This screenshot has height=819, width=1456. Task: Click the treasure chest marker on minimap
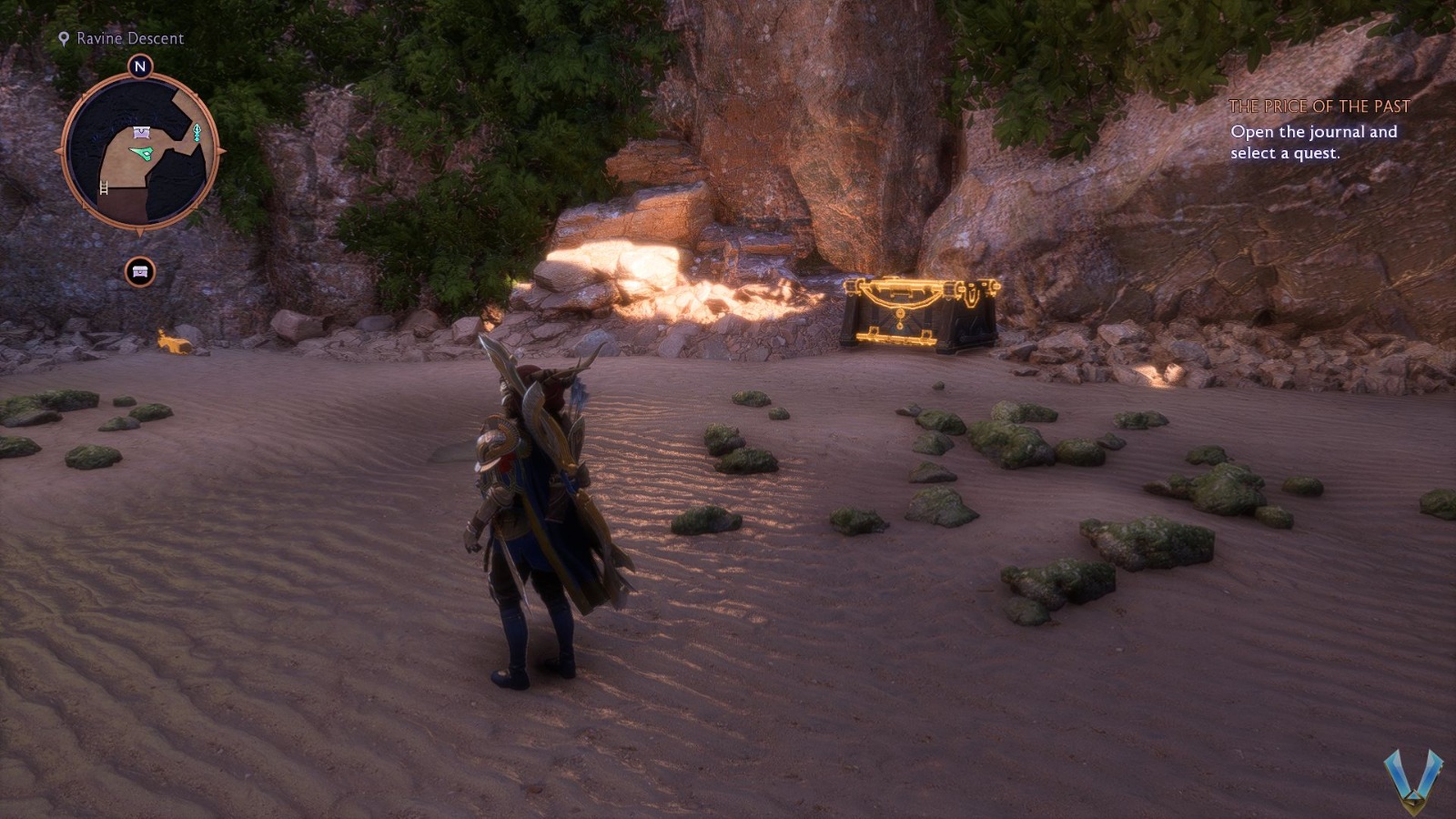point(142,133)
